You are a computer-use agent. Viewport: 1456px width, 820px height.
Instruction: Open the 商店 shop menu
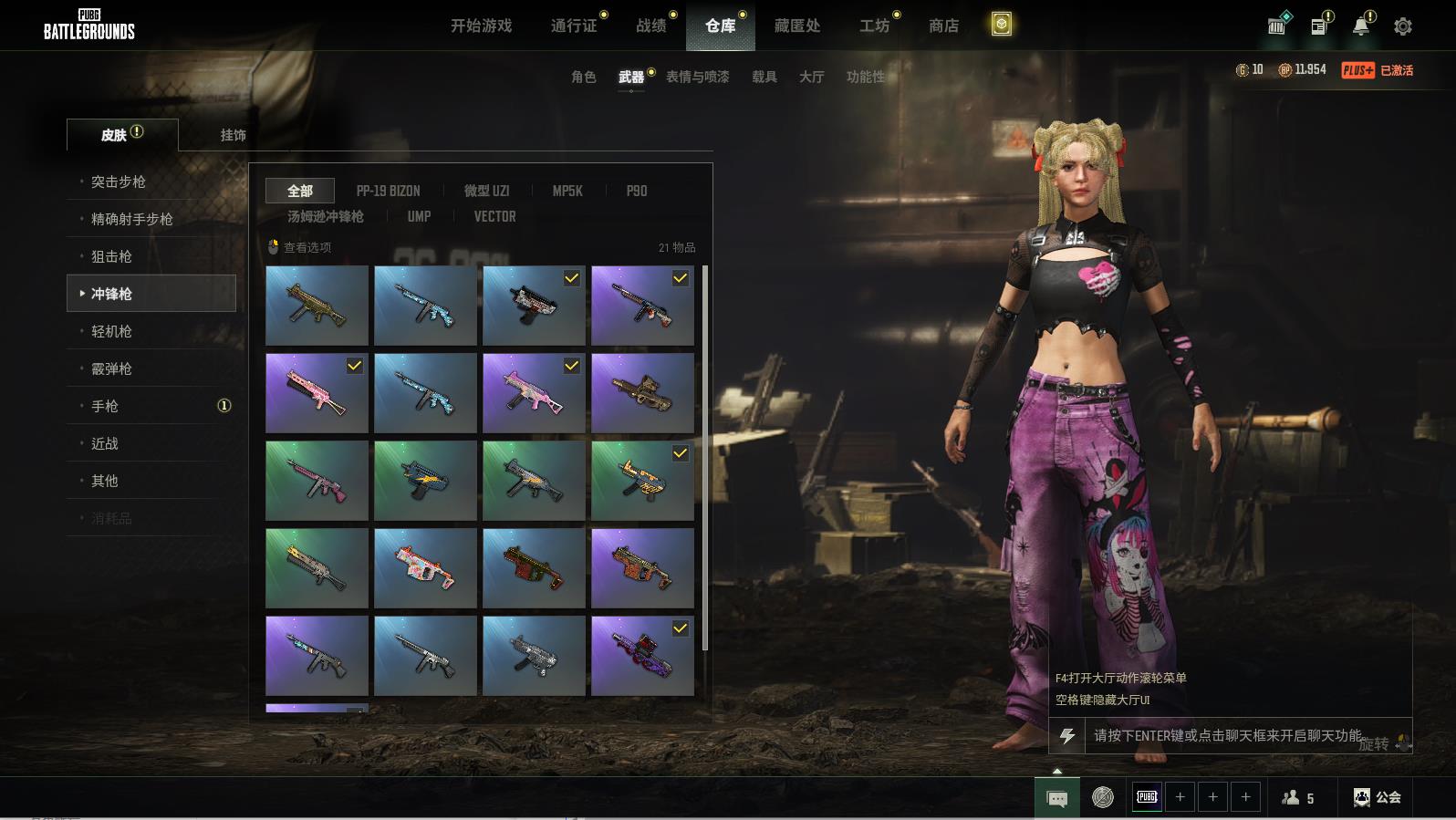click(943, 26)
